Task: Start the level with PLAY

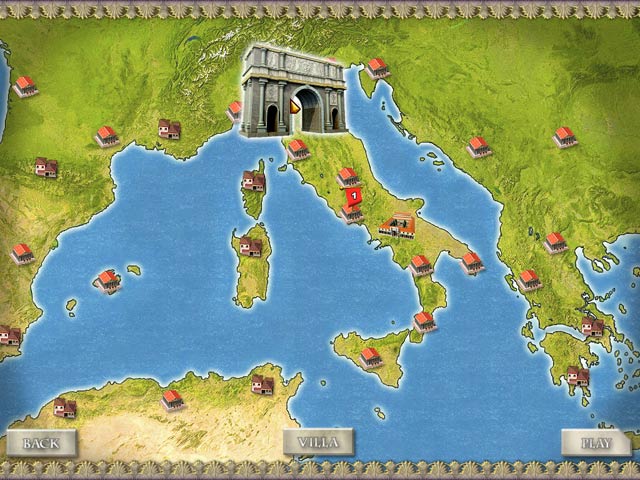Action: (x=596, y=442)
